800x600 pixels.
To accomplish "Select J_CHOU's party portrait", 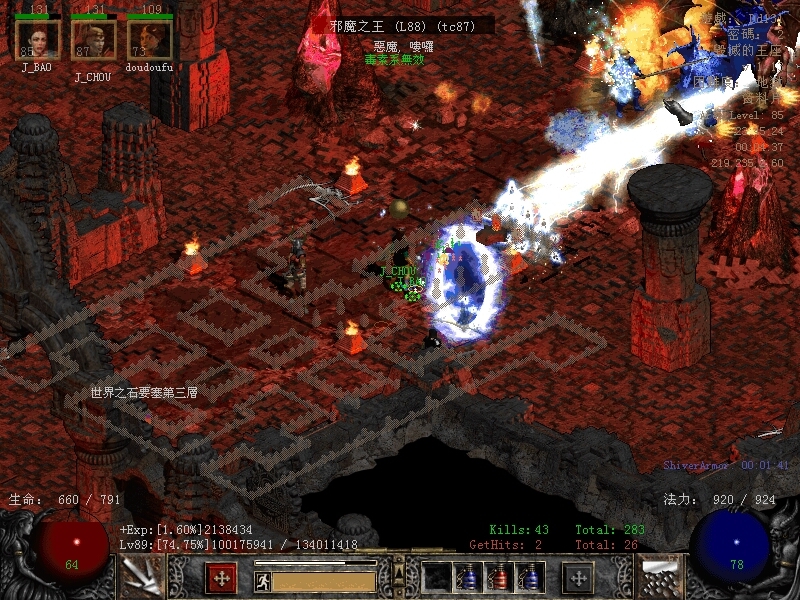I will click(93, 40).
